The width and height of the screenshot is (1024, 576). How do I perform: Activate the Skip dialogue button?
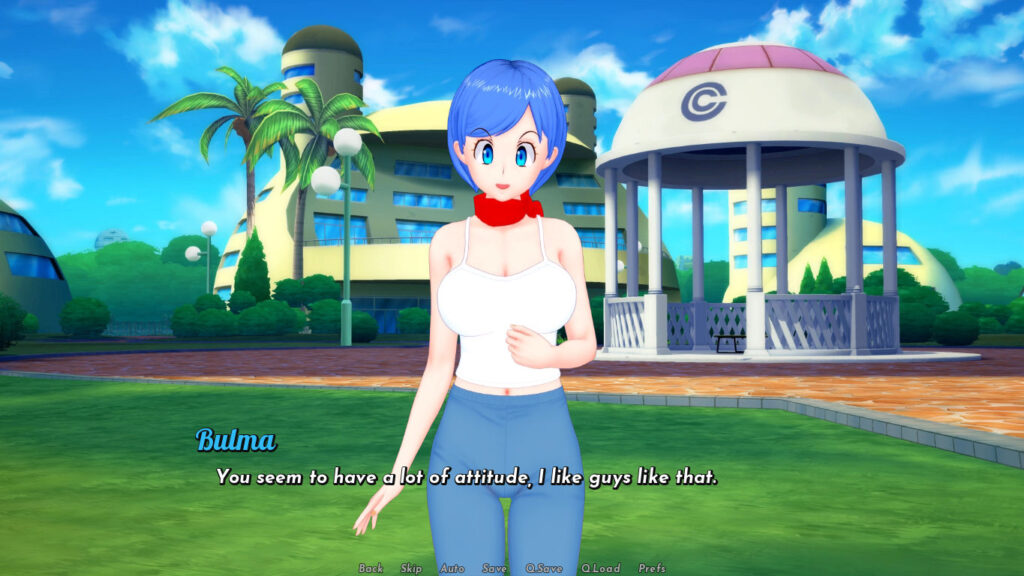[x=411, y=568]
